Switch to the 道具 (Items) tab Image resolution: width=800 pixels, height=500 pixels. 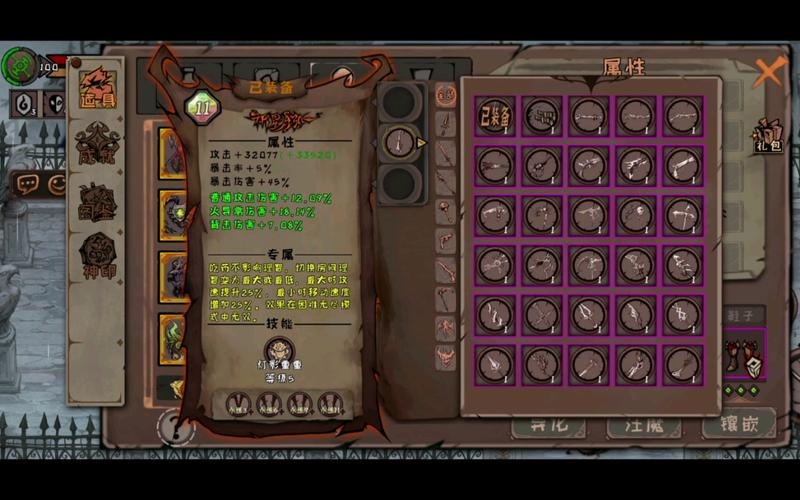coord(99,90)
